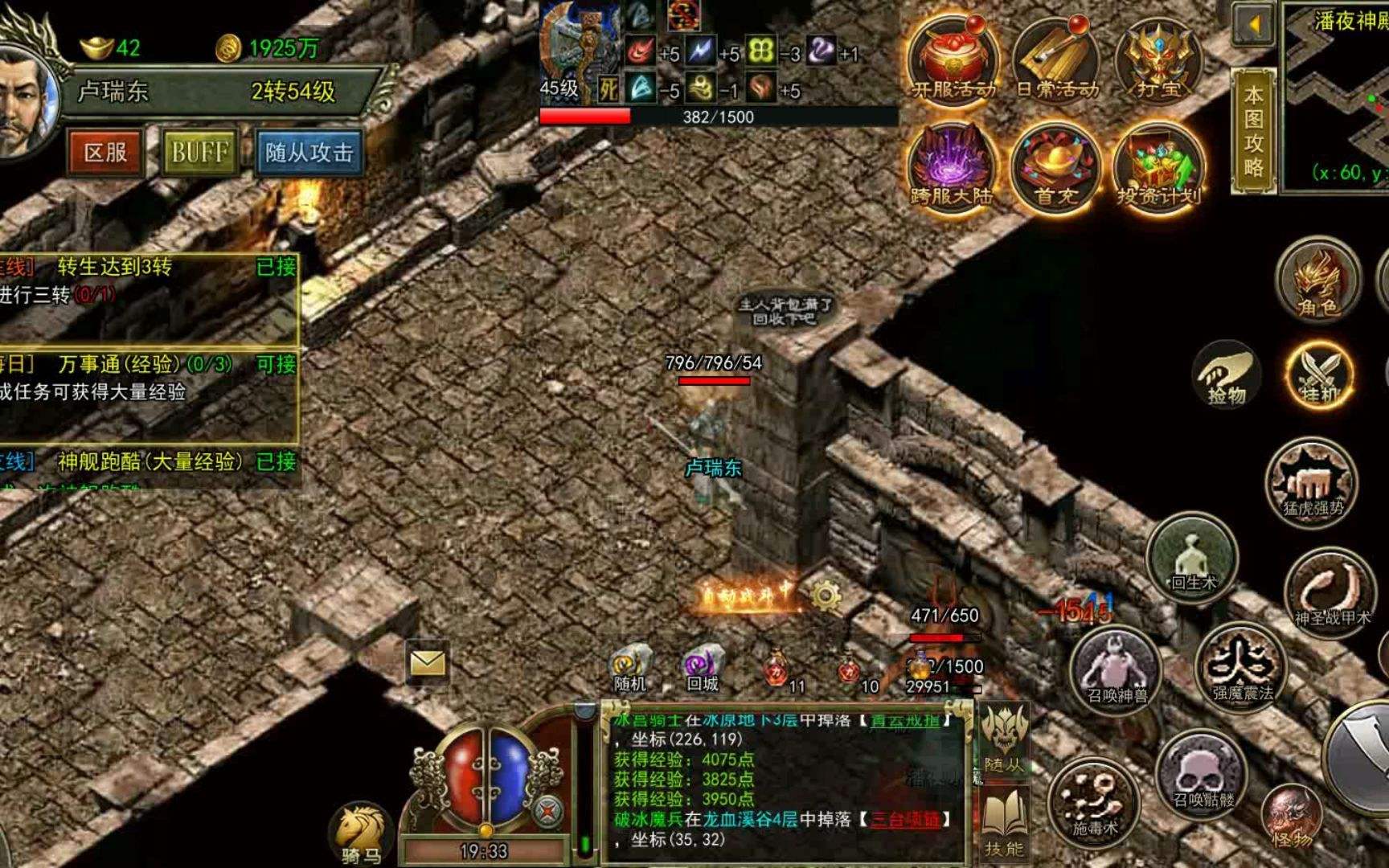1389x868 pixels.
Task: Toggle 挂机 auto-hang swords mode
Action: pos(1318,374)
